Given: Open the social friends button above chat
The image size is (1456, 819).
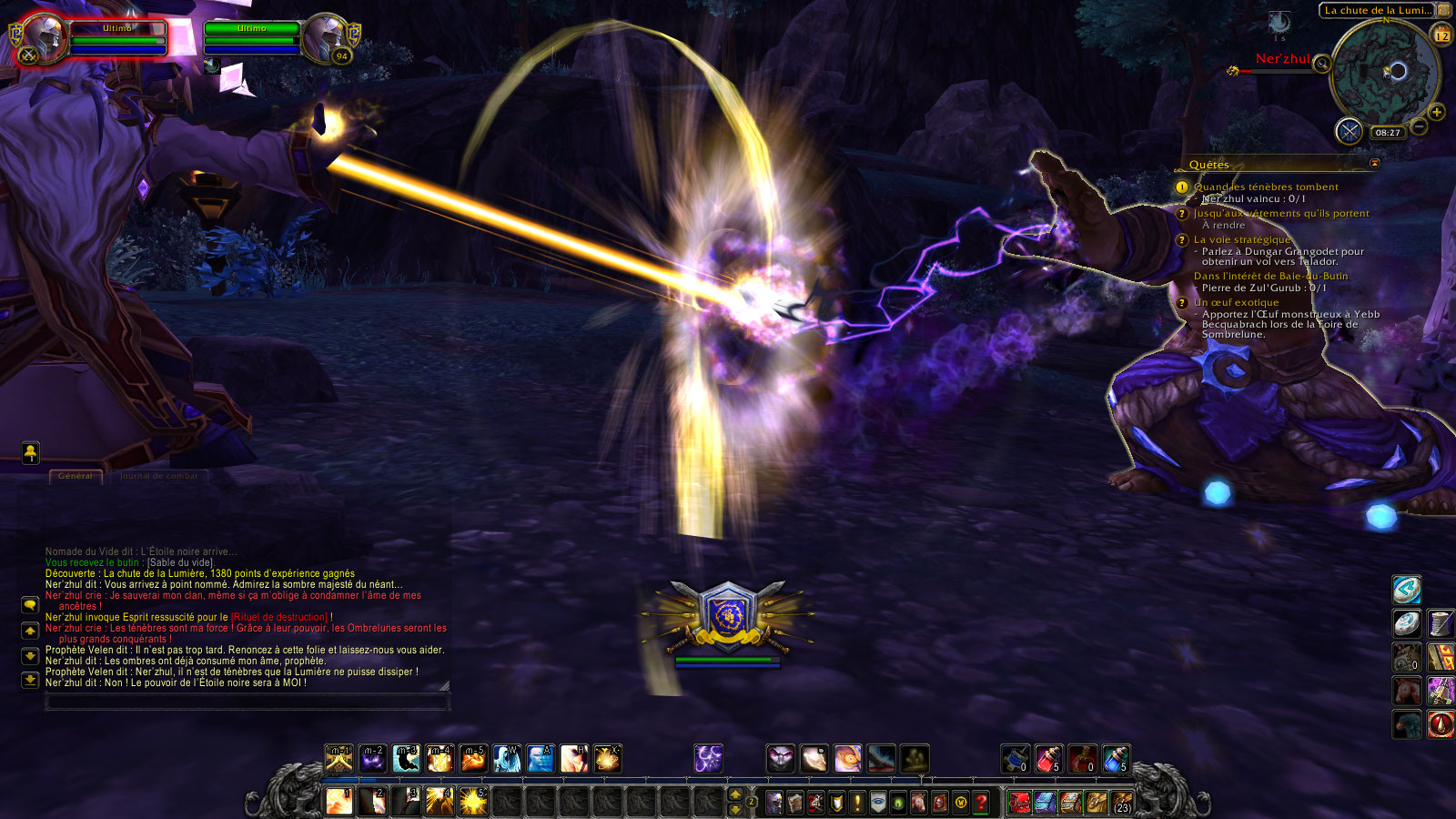Looking at the screenshot, I should coord(31,452).
